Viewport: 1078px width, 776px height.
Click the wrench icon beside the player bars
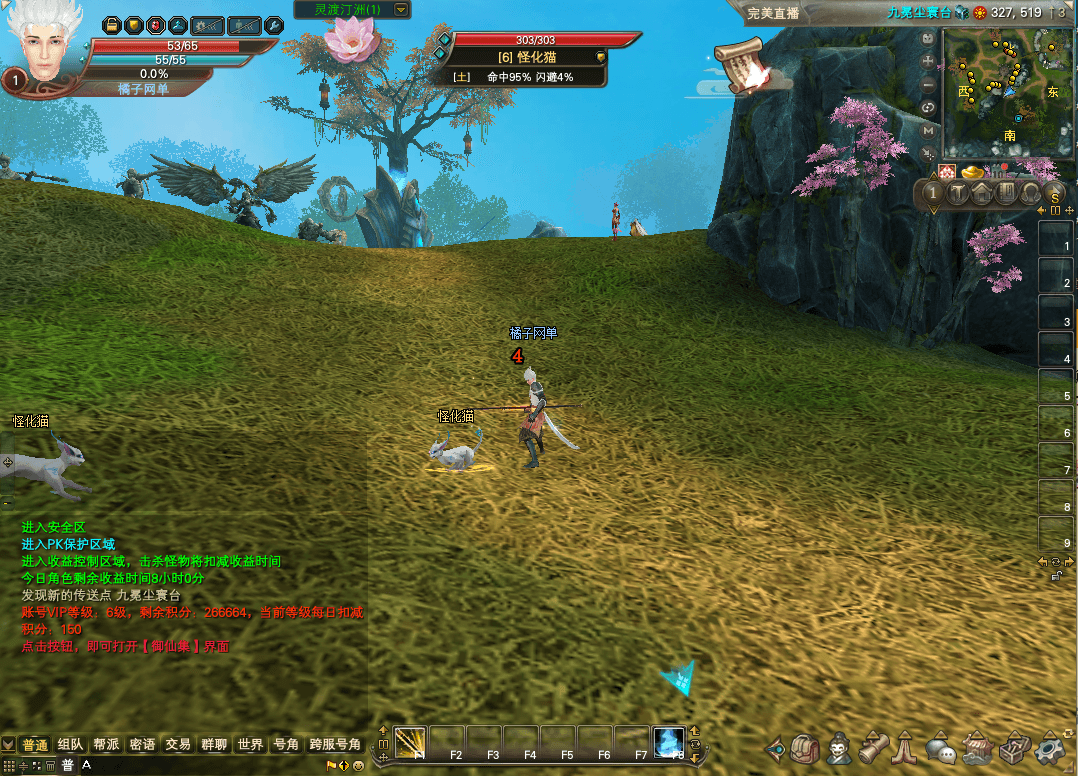point(272,25)
